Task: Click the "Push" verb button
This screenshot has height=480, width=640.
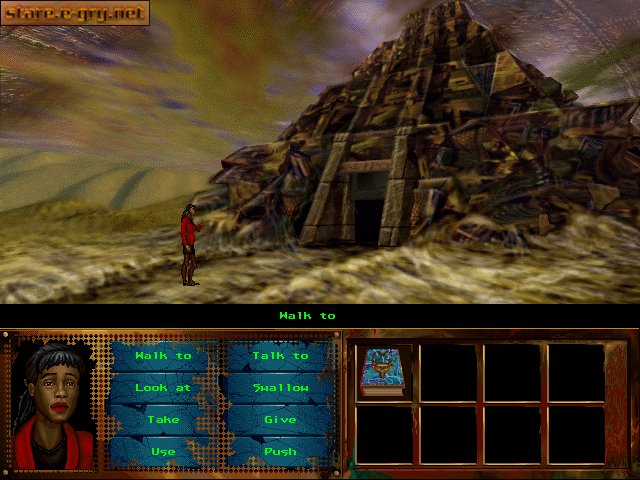Action: 280,451
